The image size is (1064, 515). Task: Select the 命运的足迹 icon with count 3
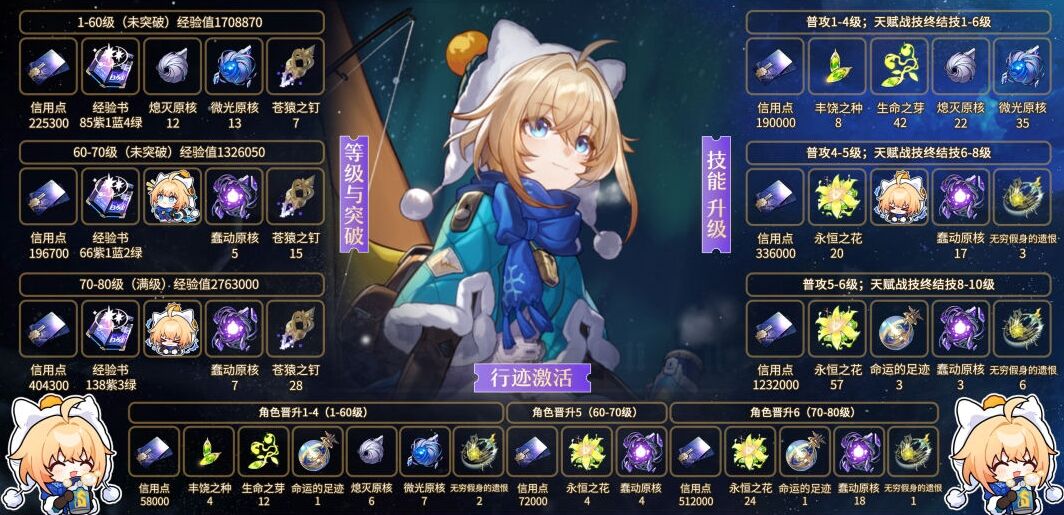point(899,329)
